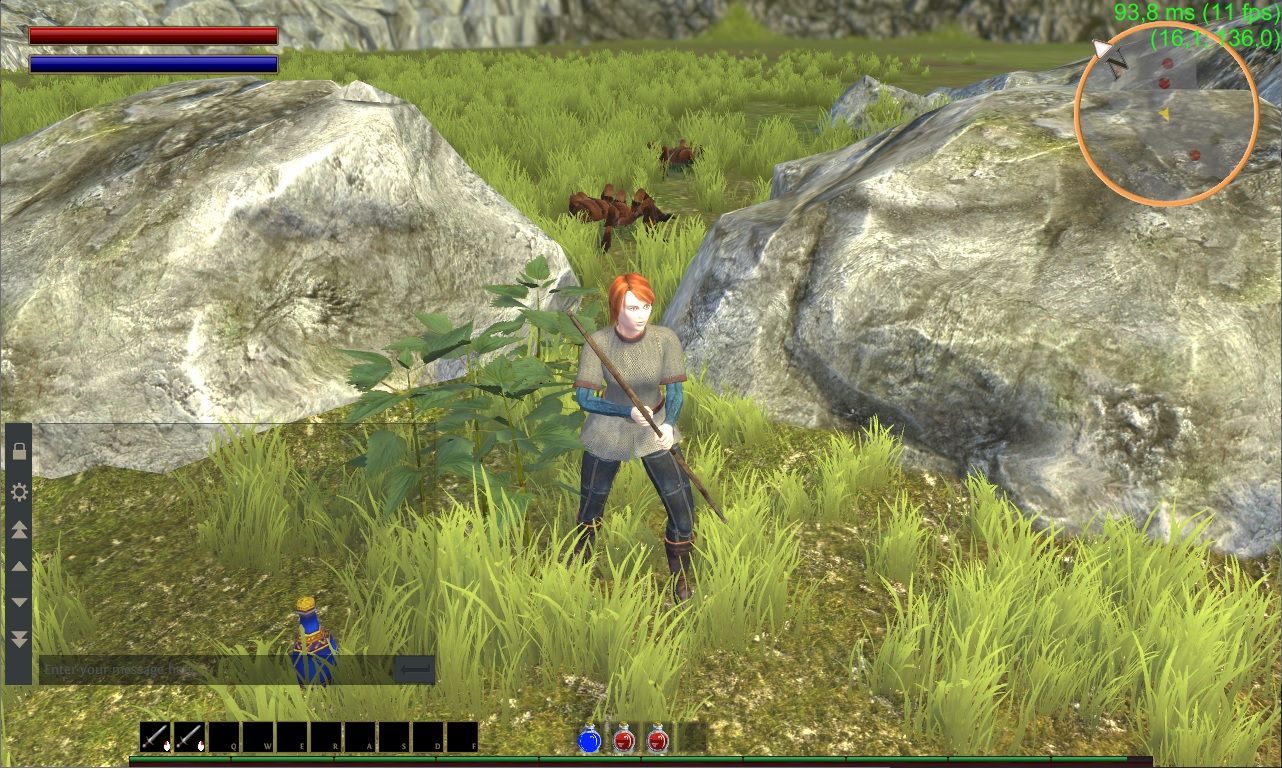Click the double up-arrow to jump to oldest chat
The height and width of the screenshot is (769, 1282).
18,529
